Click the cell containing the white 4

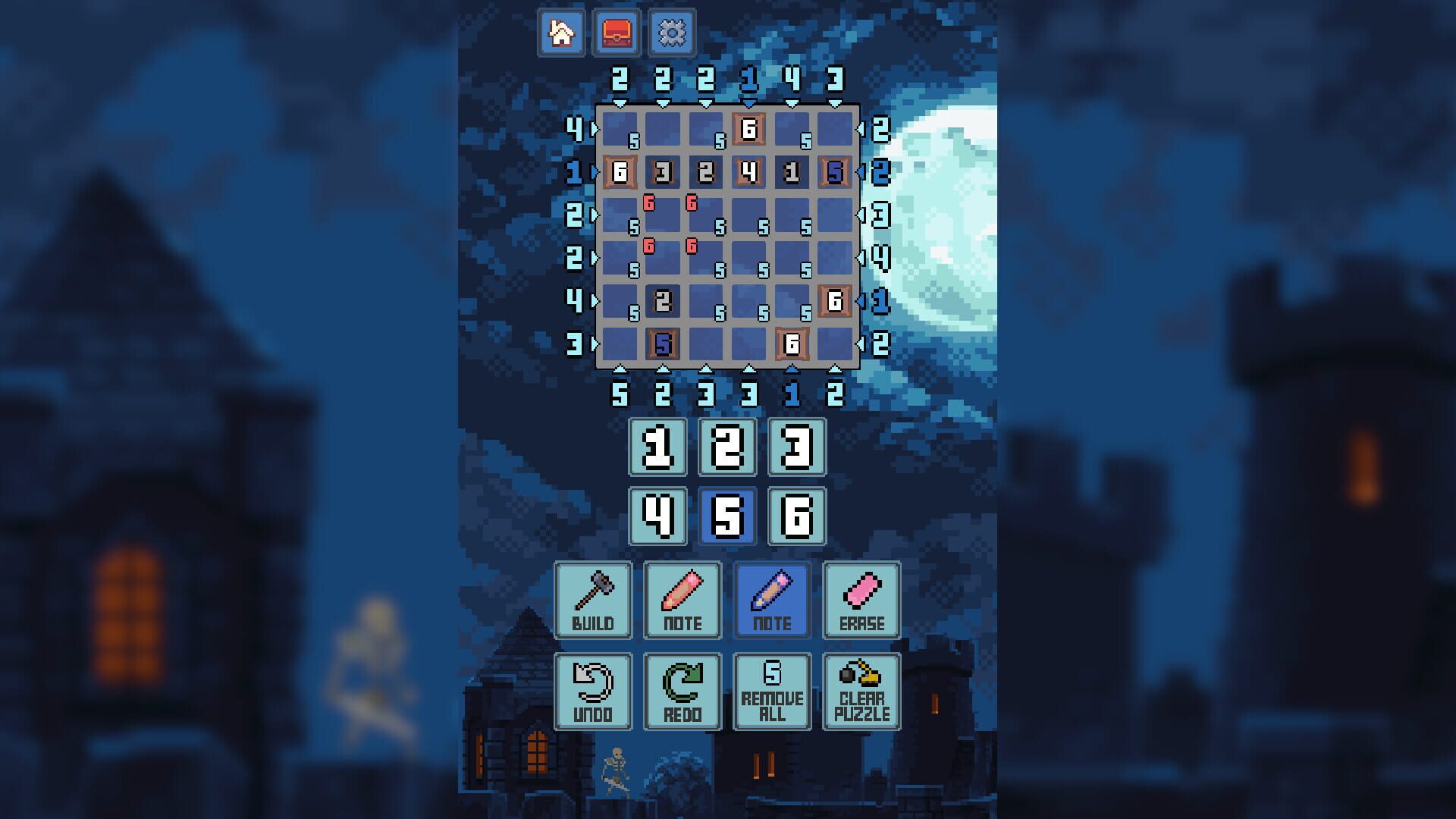point(747,172)
